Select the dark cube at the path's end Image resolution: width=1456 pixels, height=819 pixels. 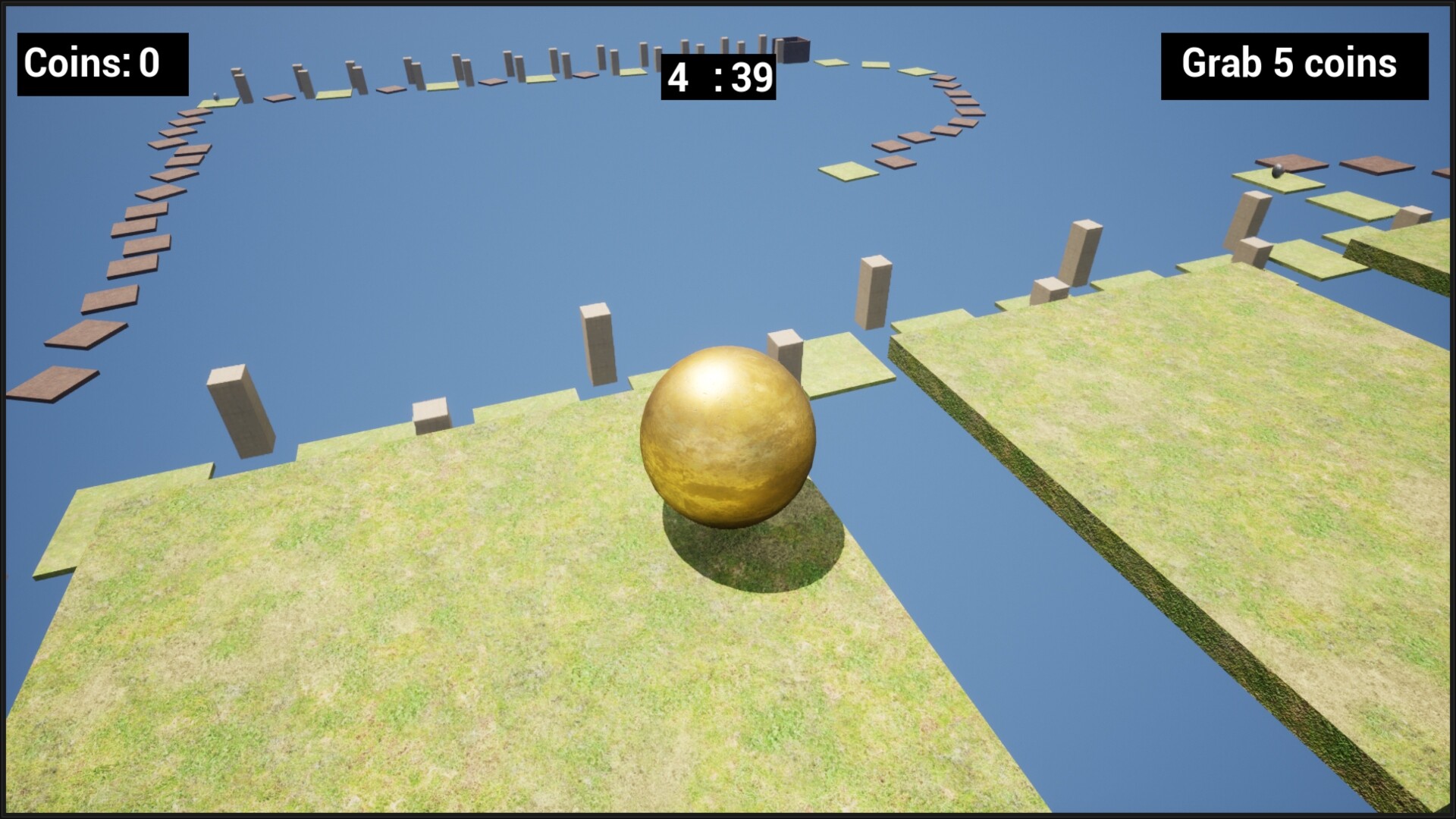(x=793, y=49)
